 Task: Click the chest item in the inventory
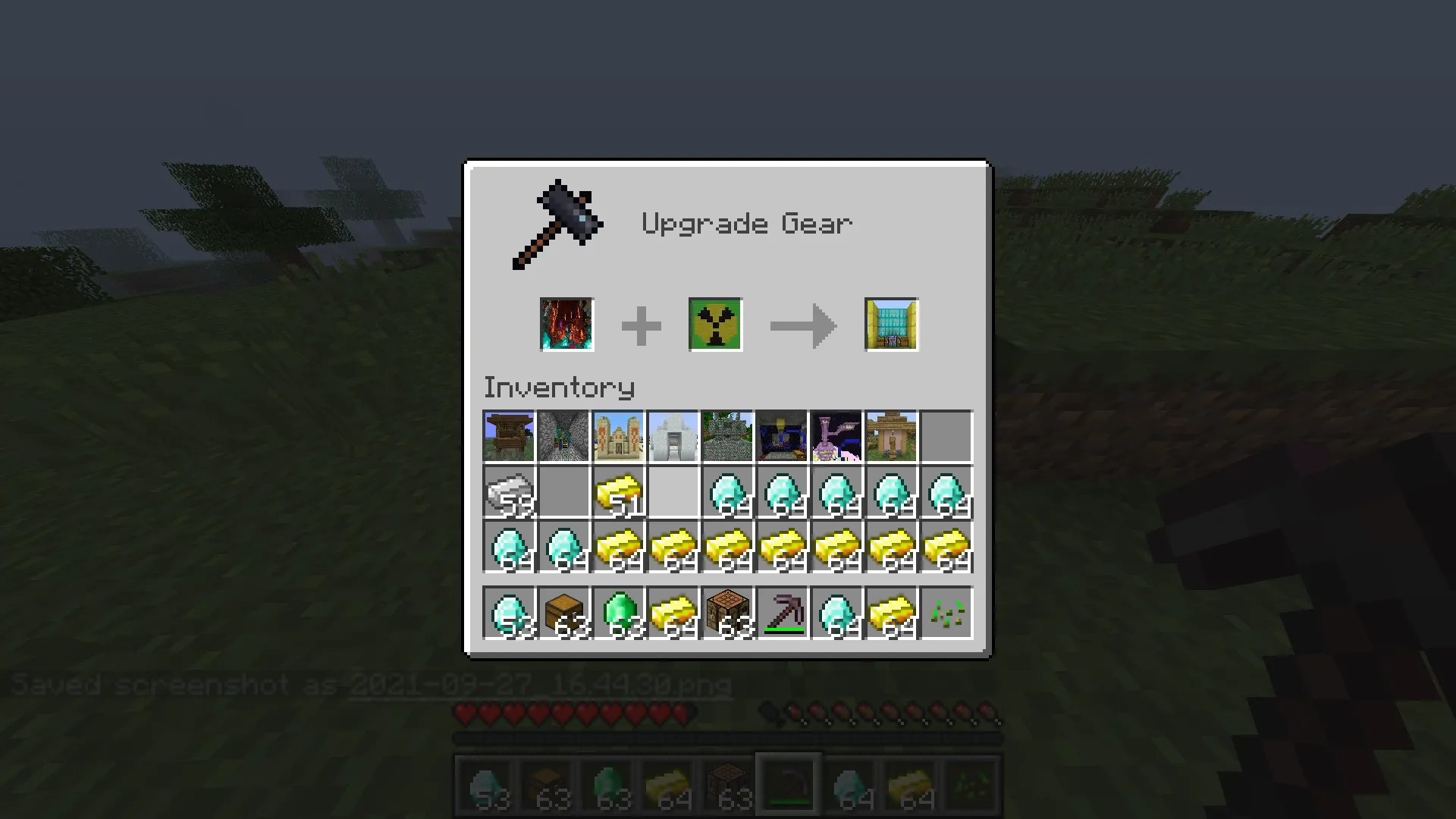[563, 613]
